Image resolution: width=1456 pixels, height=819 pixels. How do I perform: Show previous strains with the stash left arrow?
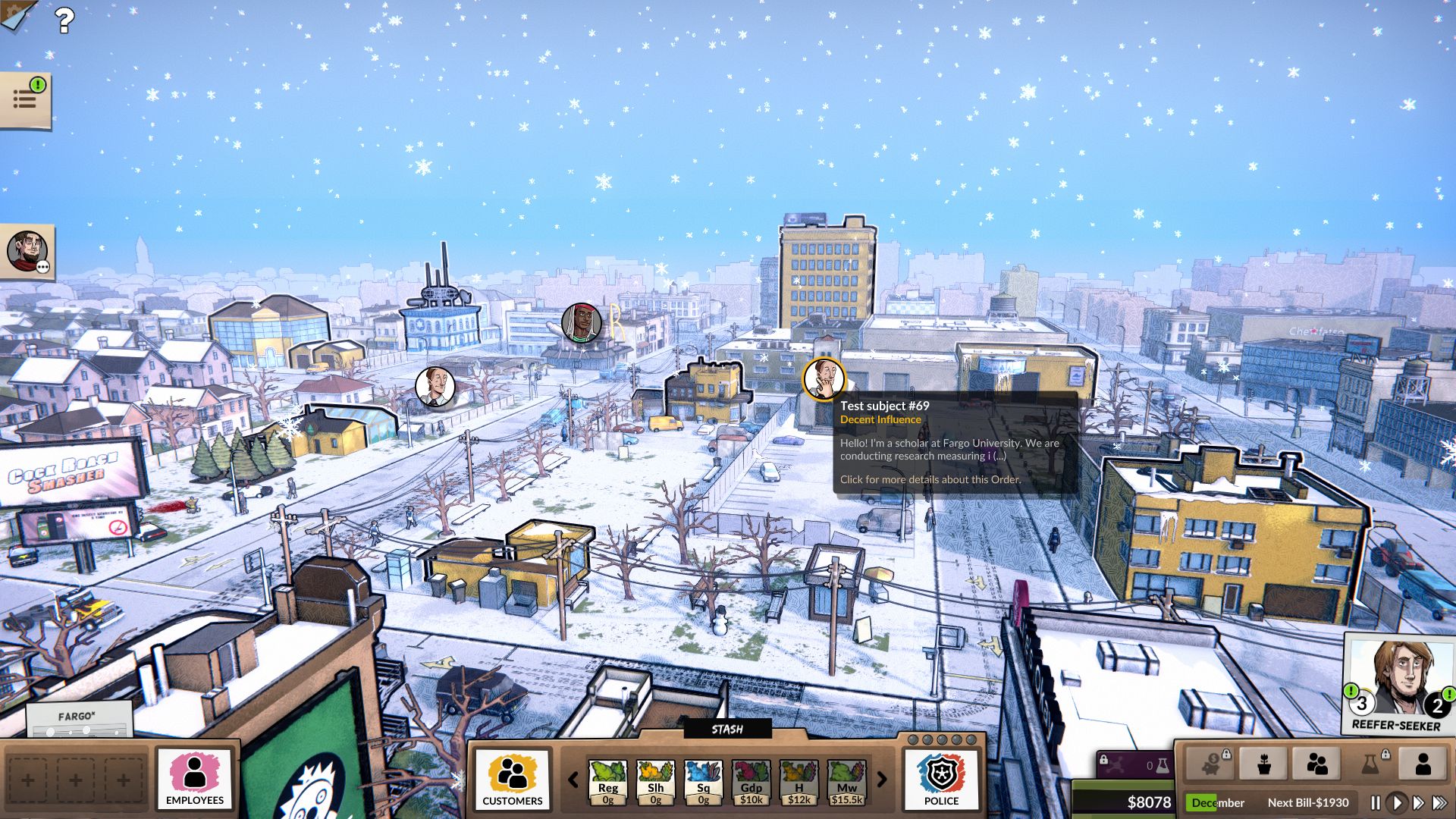click(573, 779)
